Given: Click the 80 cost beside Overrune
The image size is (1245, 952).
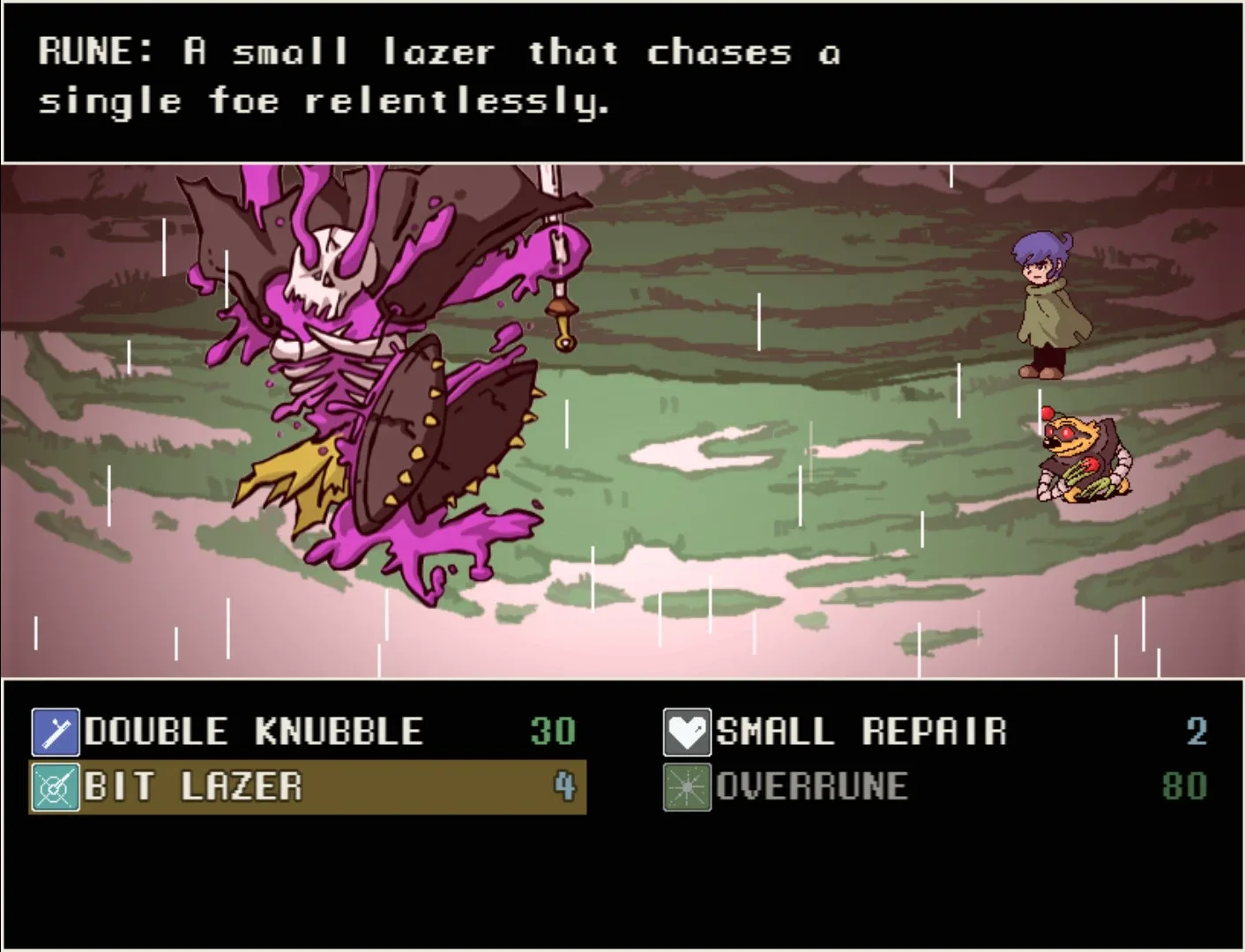Looking at the screenshot, I should pos(1186,787).
